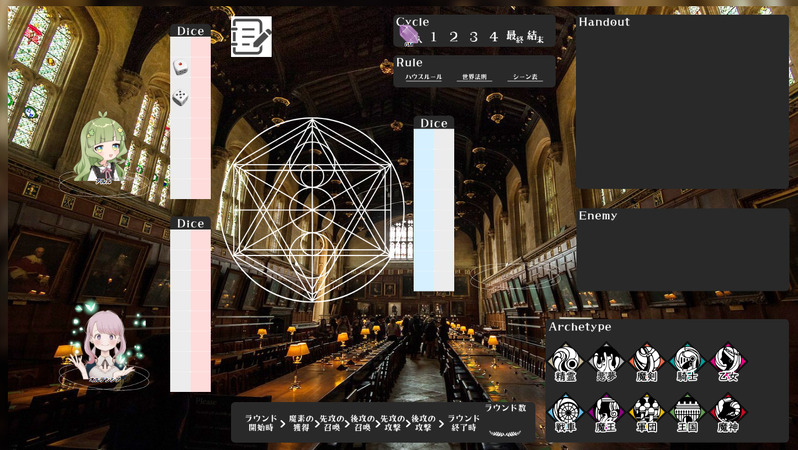The height and width of the screenshot is (450, 798).
Task: Choose the 悪夢 archetype icon
Action: pyautogui.click(x=606, y=361)
